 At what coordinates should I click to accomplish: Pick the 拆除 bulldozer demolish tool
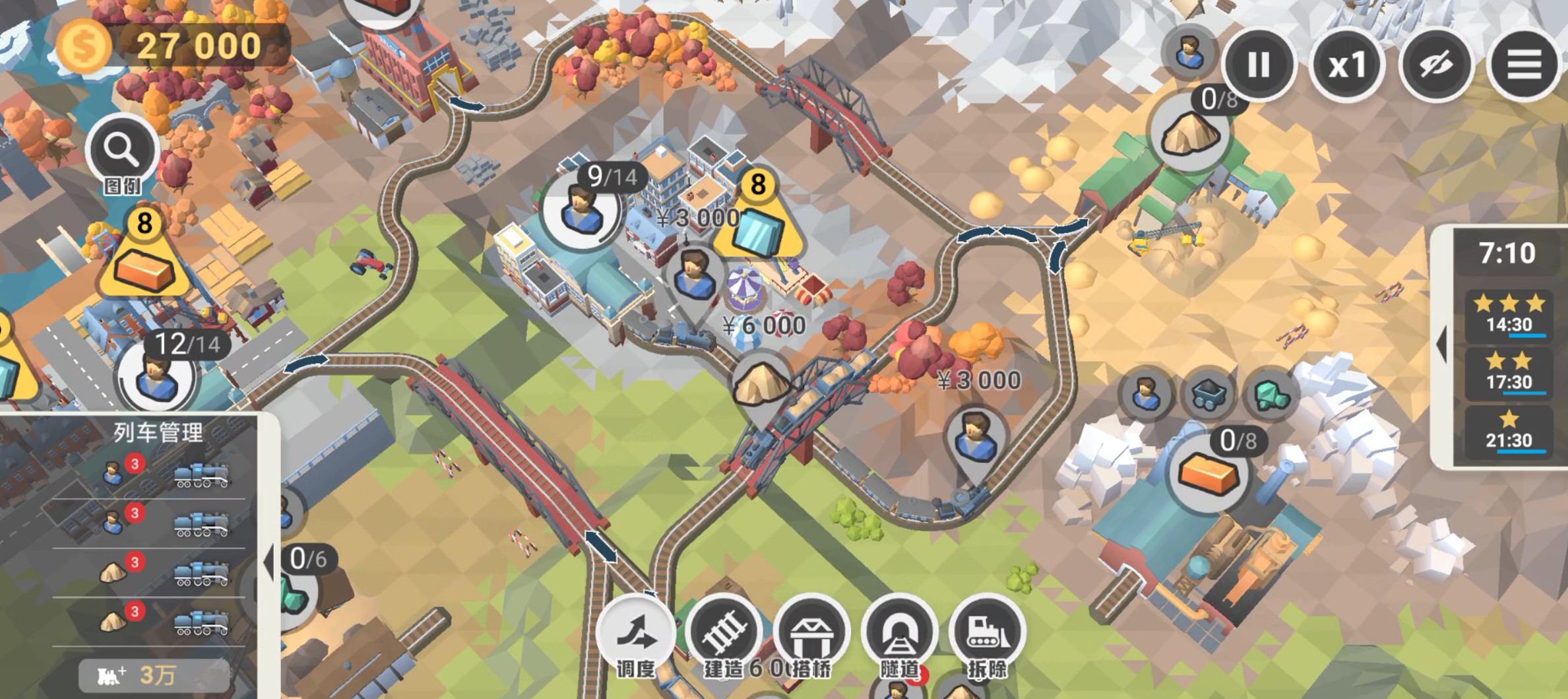point(988,634)
